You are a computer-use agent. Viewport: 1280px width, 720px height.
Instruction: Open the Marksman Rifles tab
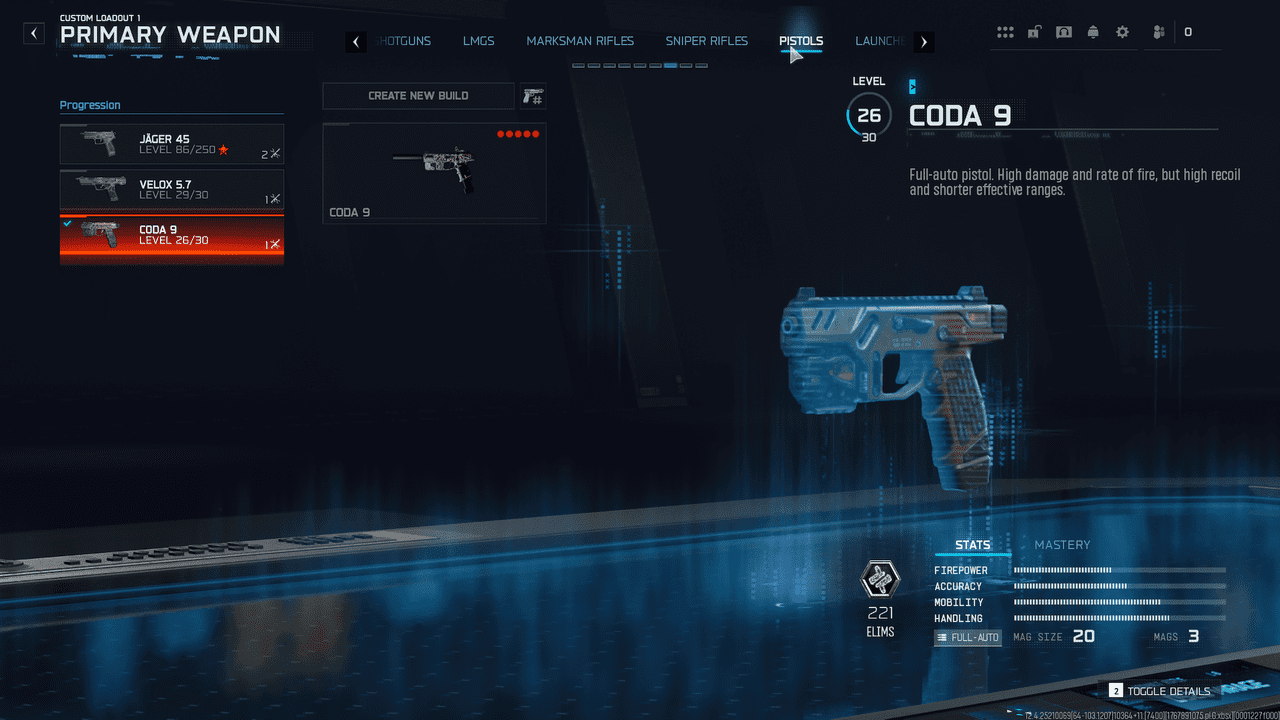point(580,41)
